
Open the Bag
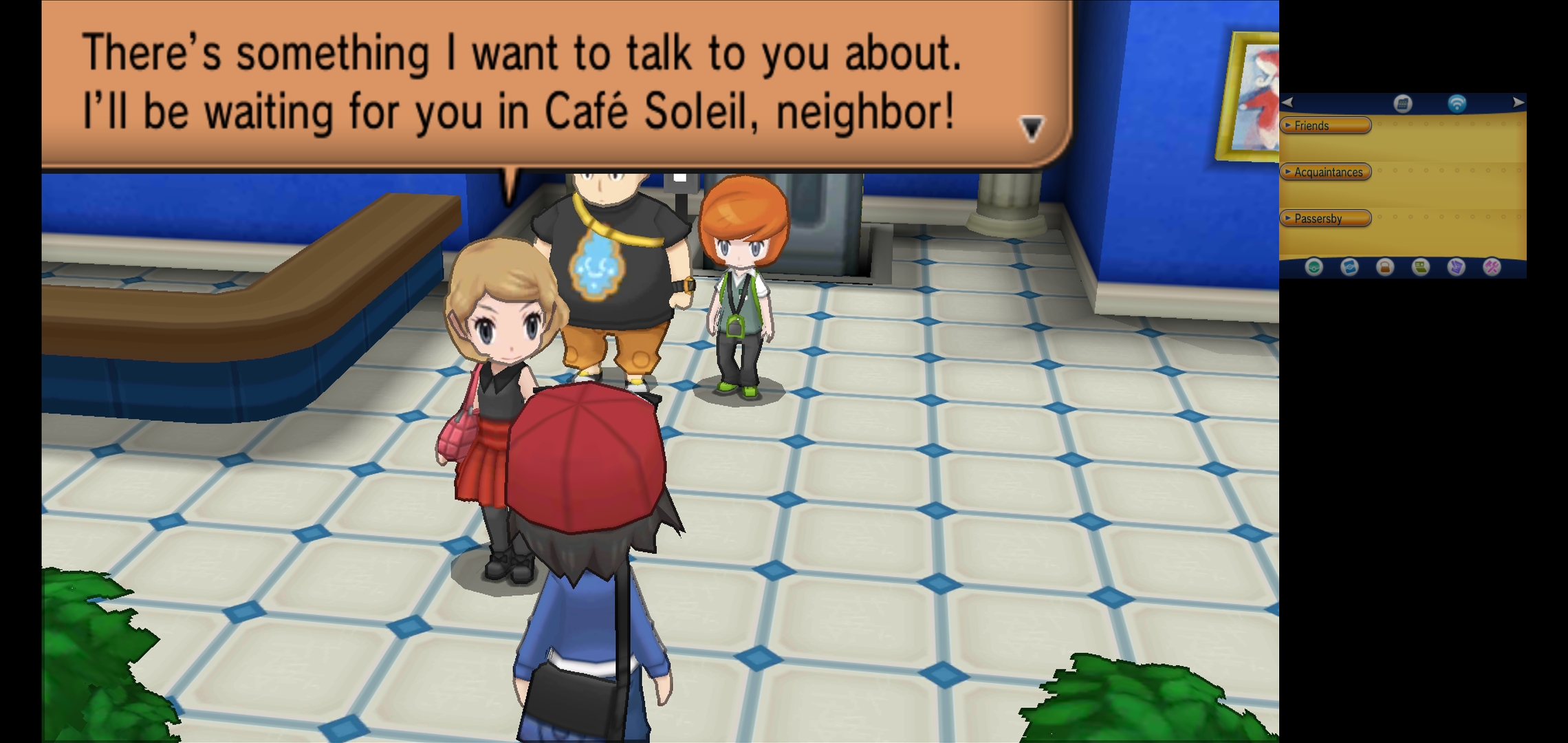[1385, 267]
